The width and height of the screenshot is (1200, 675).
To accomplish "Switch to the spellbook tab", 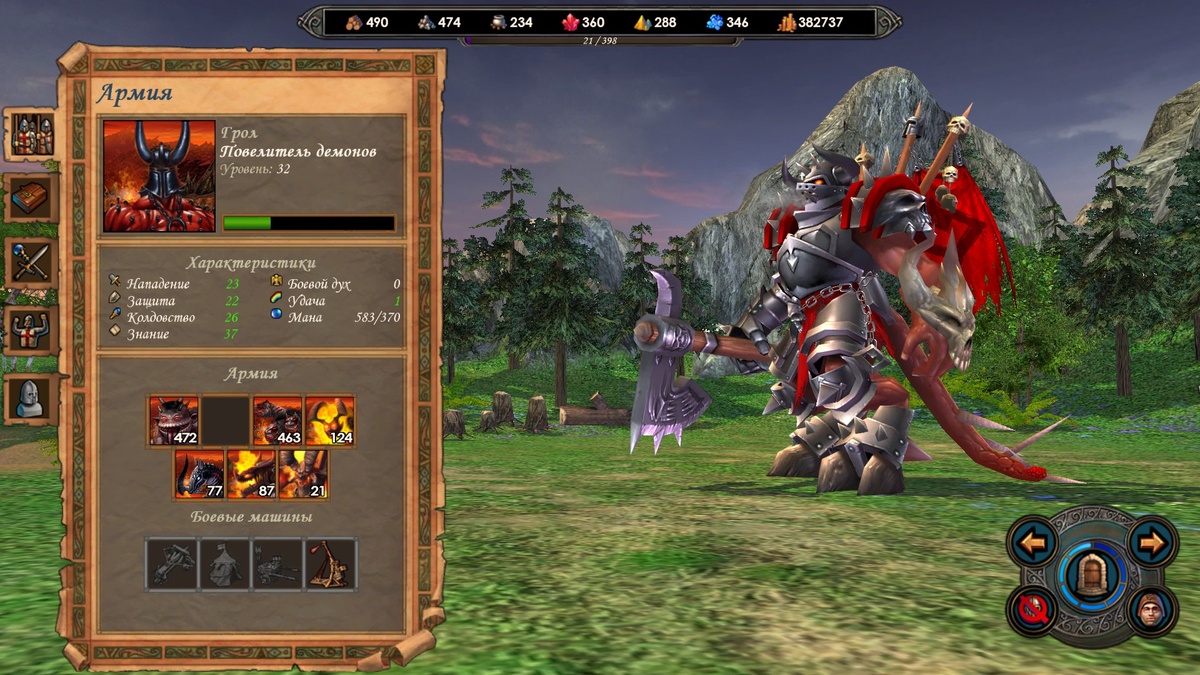I will coord(33,198).
